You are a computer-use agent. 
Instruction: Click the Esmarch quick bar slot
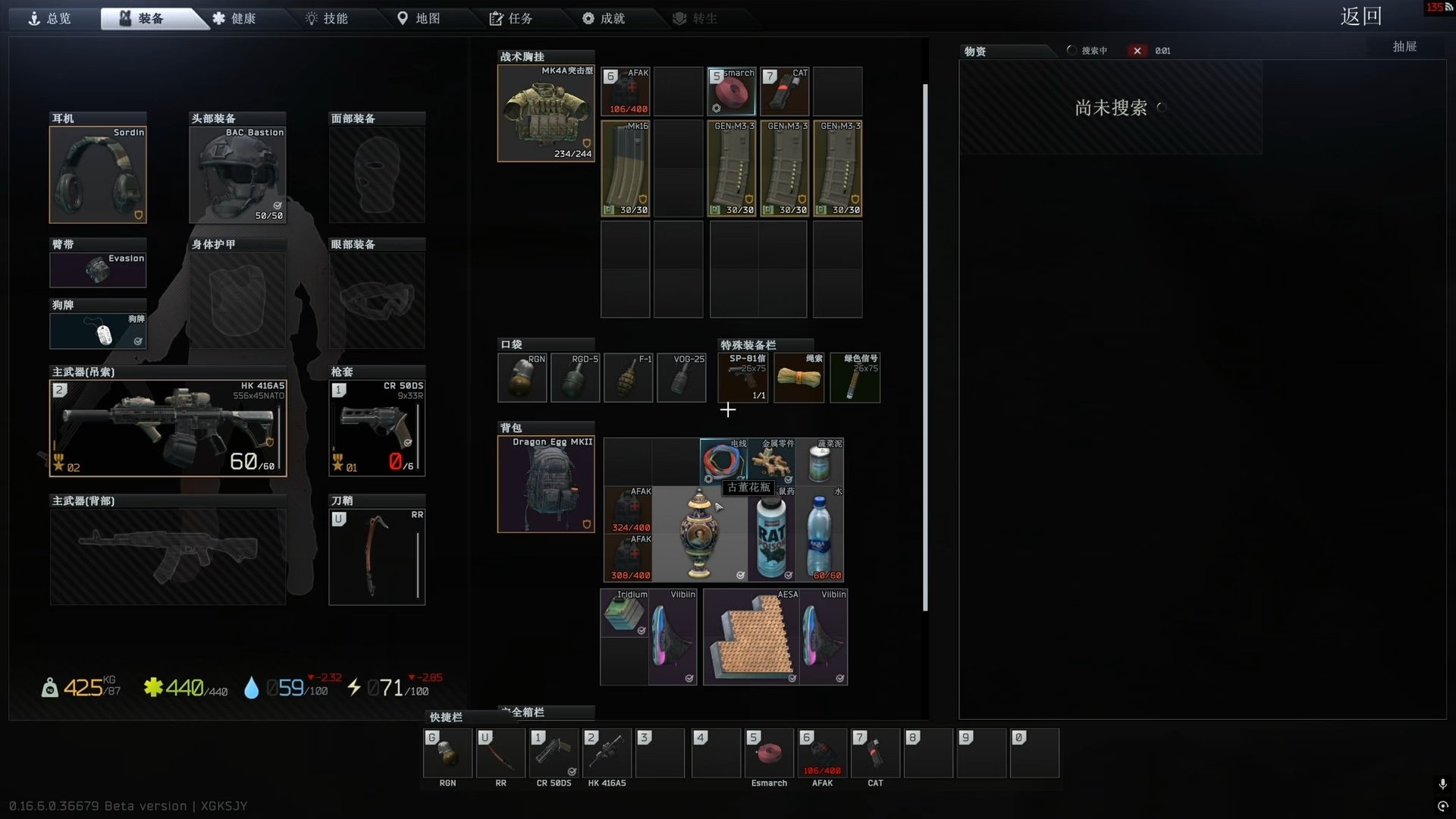point(769,754)
